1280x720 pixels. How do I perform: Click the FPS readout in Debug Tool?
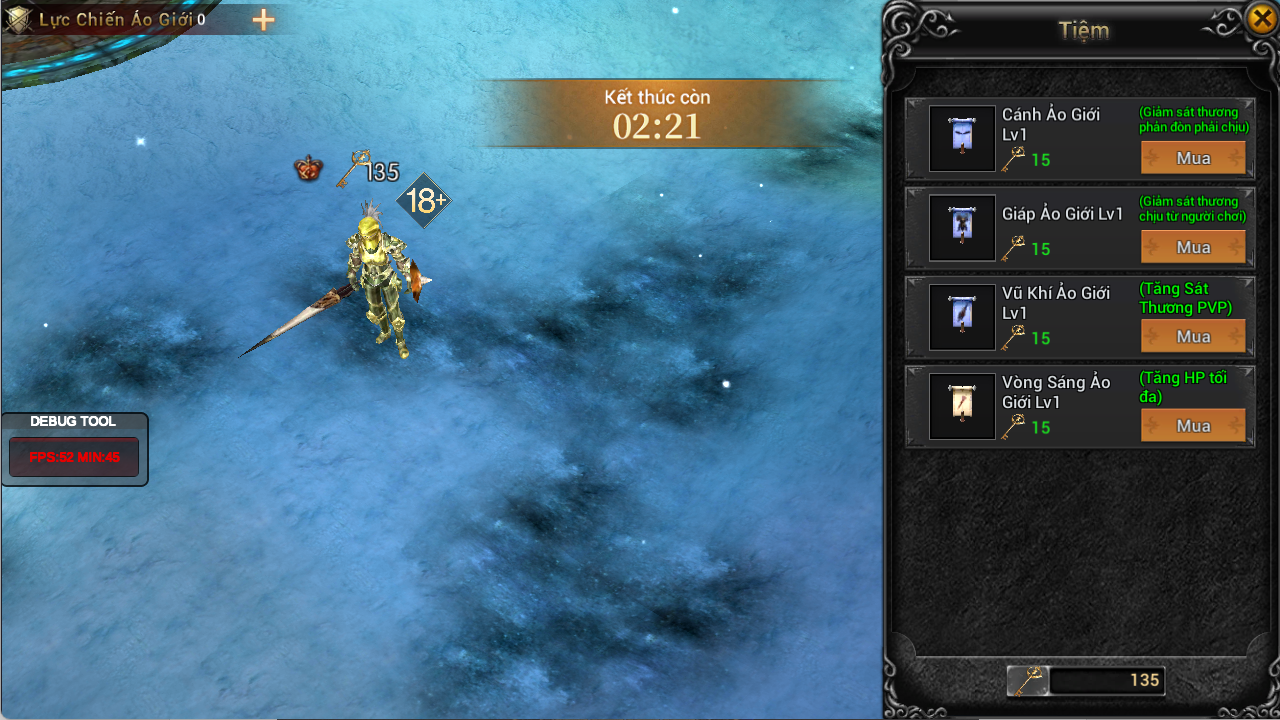click(74, 457)
